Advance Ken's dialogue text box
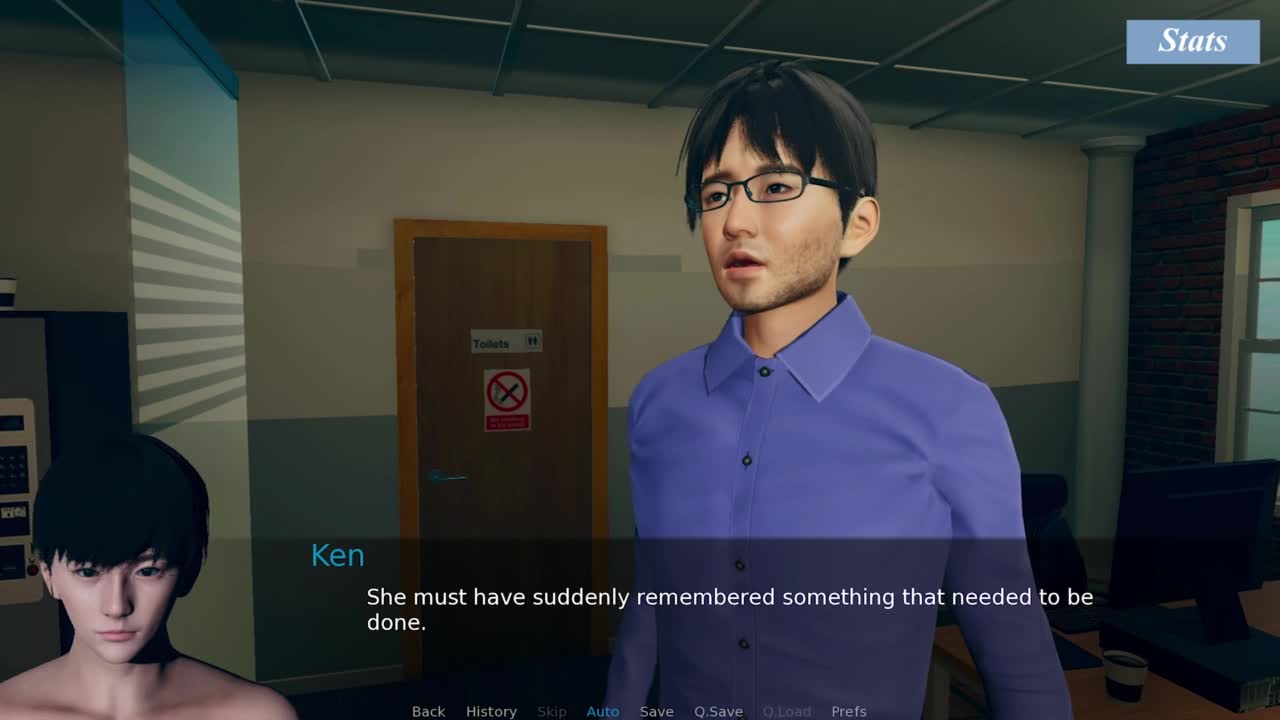 tap(729, 609)
